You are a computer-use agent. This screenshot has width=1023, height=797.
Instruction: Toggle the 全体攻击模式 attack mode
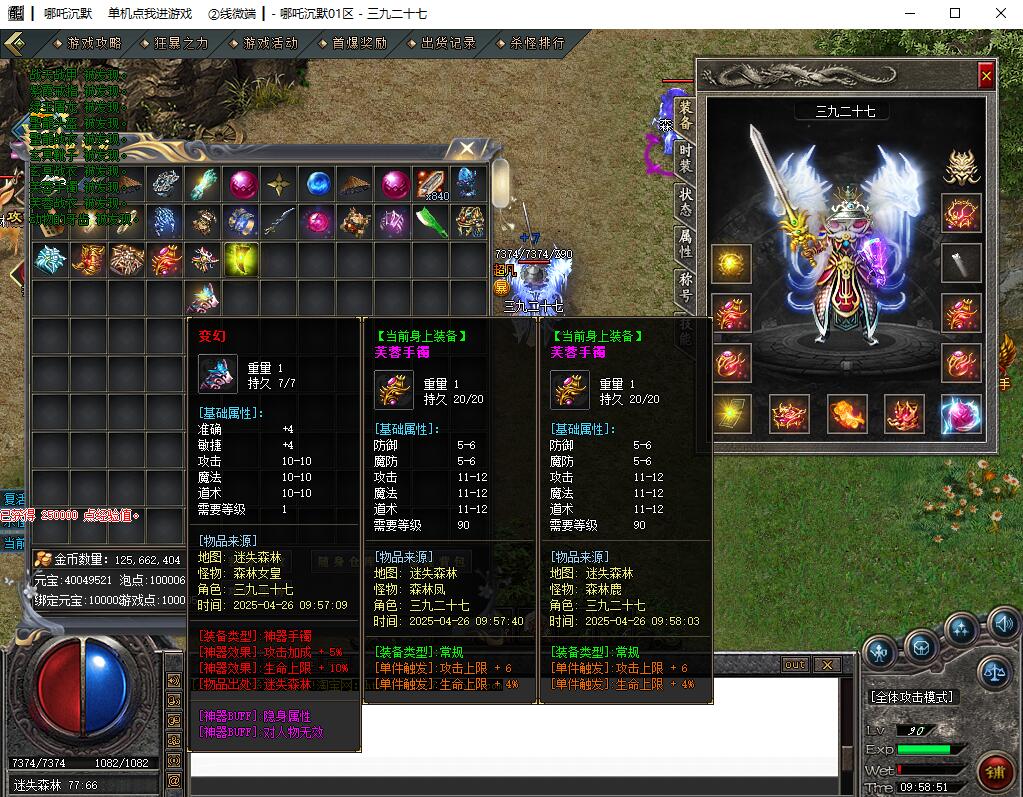point(911,697)
